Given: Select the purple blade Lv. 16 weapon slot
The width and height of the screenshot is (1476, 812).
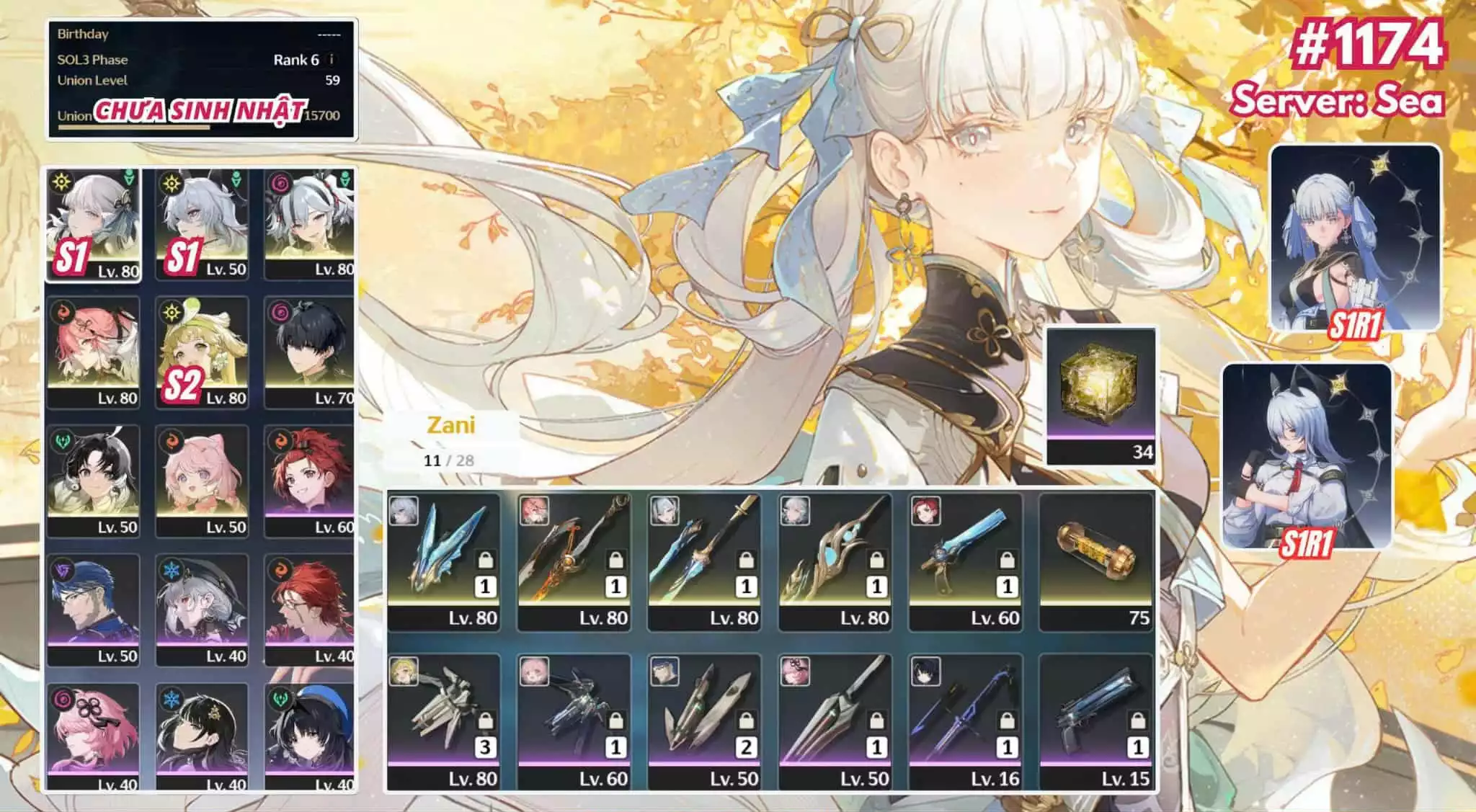Looking at the screenshot, I should 966,722.
